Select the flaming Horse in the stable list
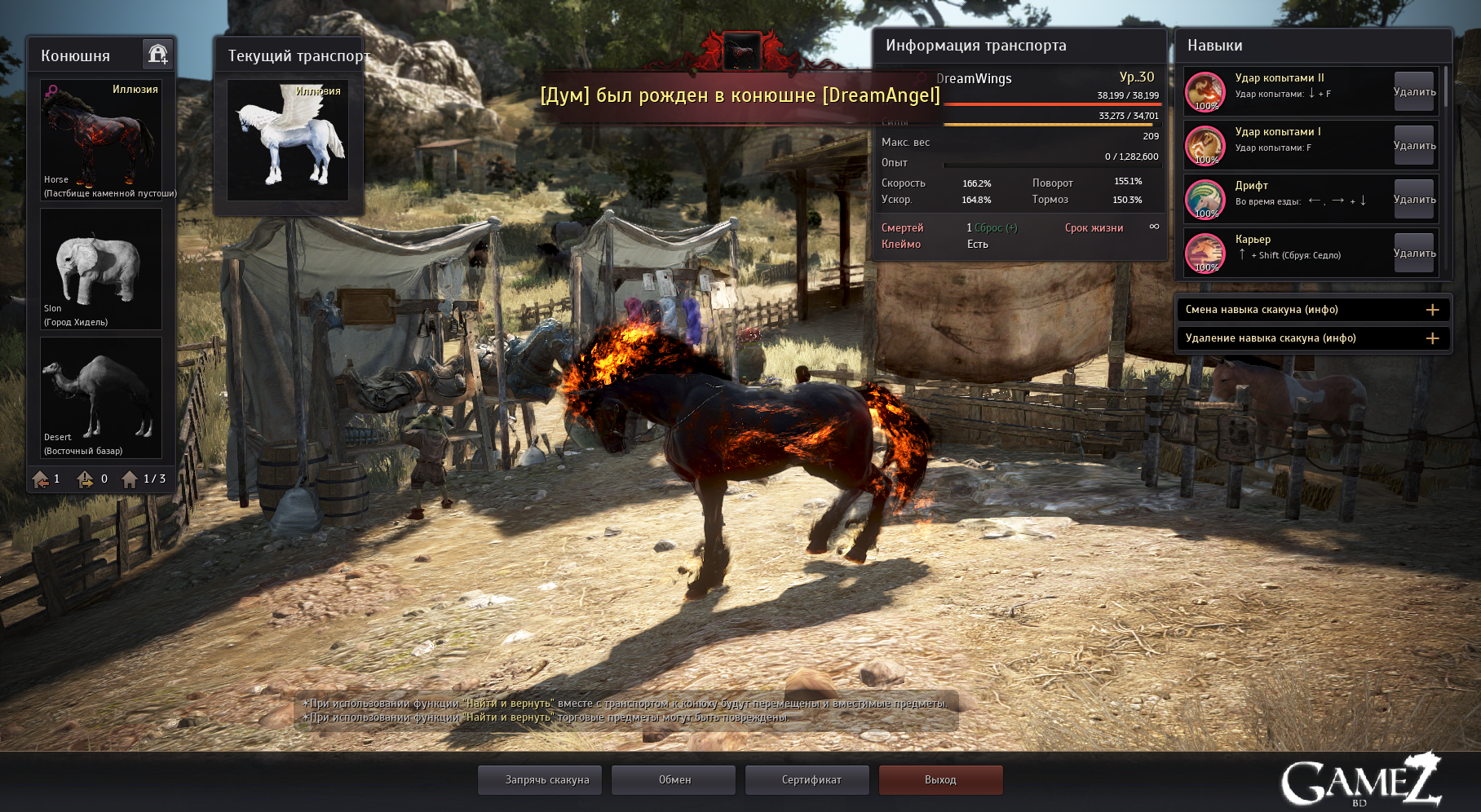 pos(101,139)
